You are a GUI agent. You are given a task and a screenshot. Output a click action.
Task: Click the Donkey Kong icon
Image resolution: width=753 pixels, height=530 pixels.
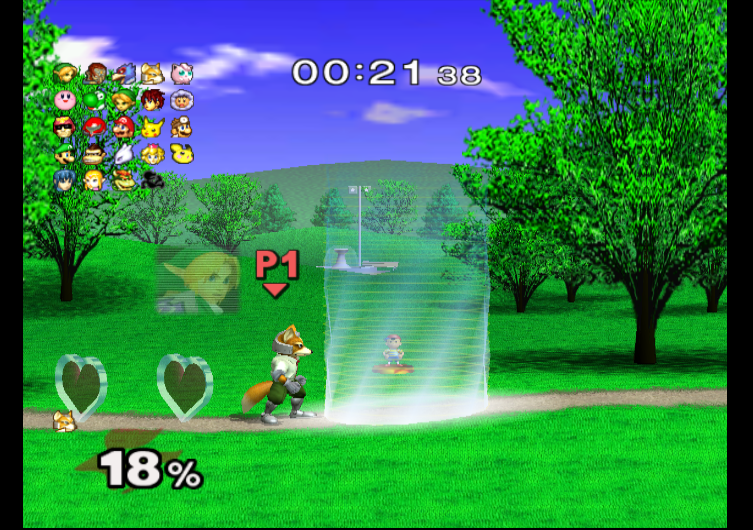95,154
